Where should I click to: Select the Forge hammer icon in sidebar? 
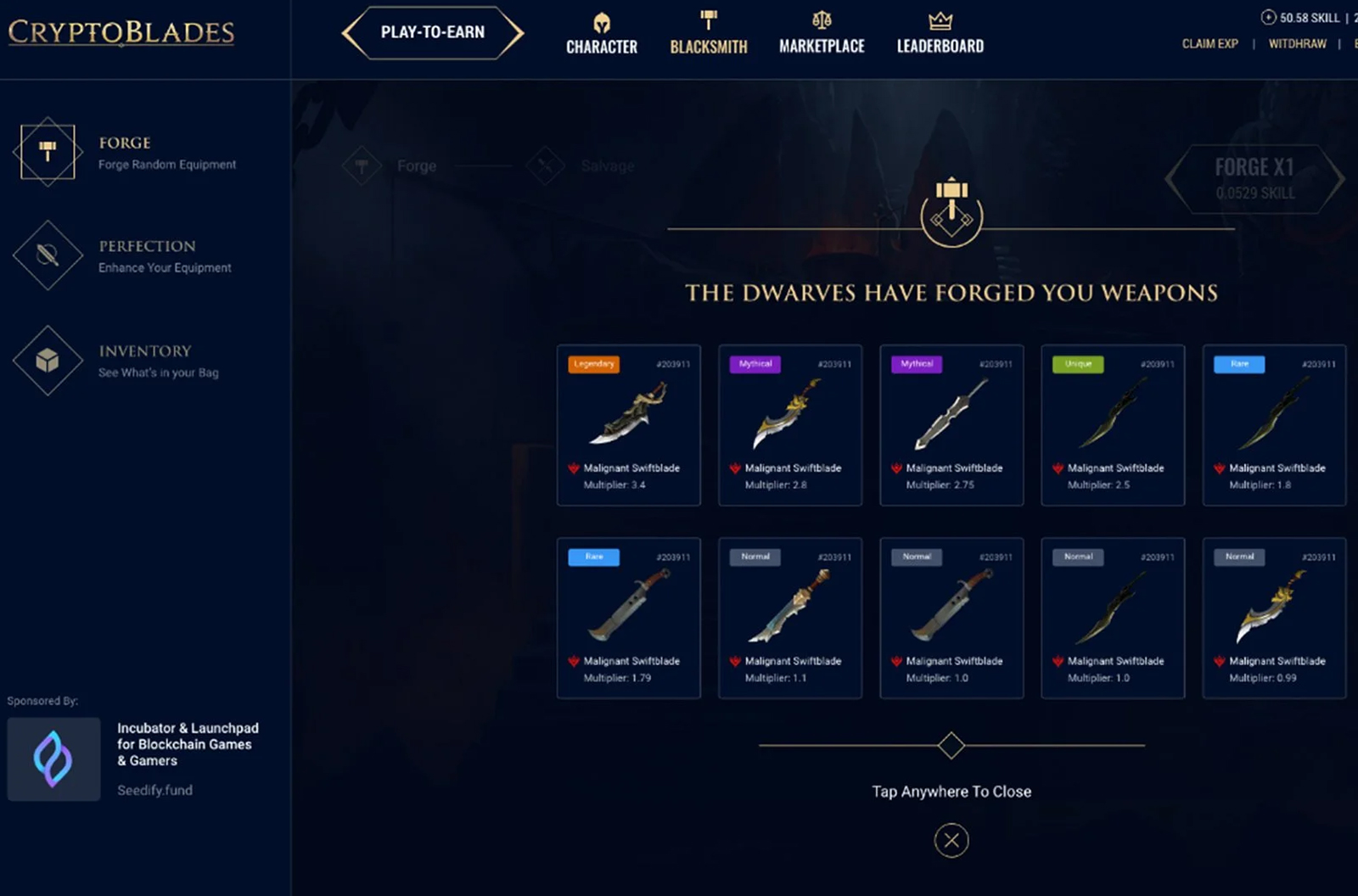click(47, 153)
